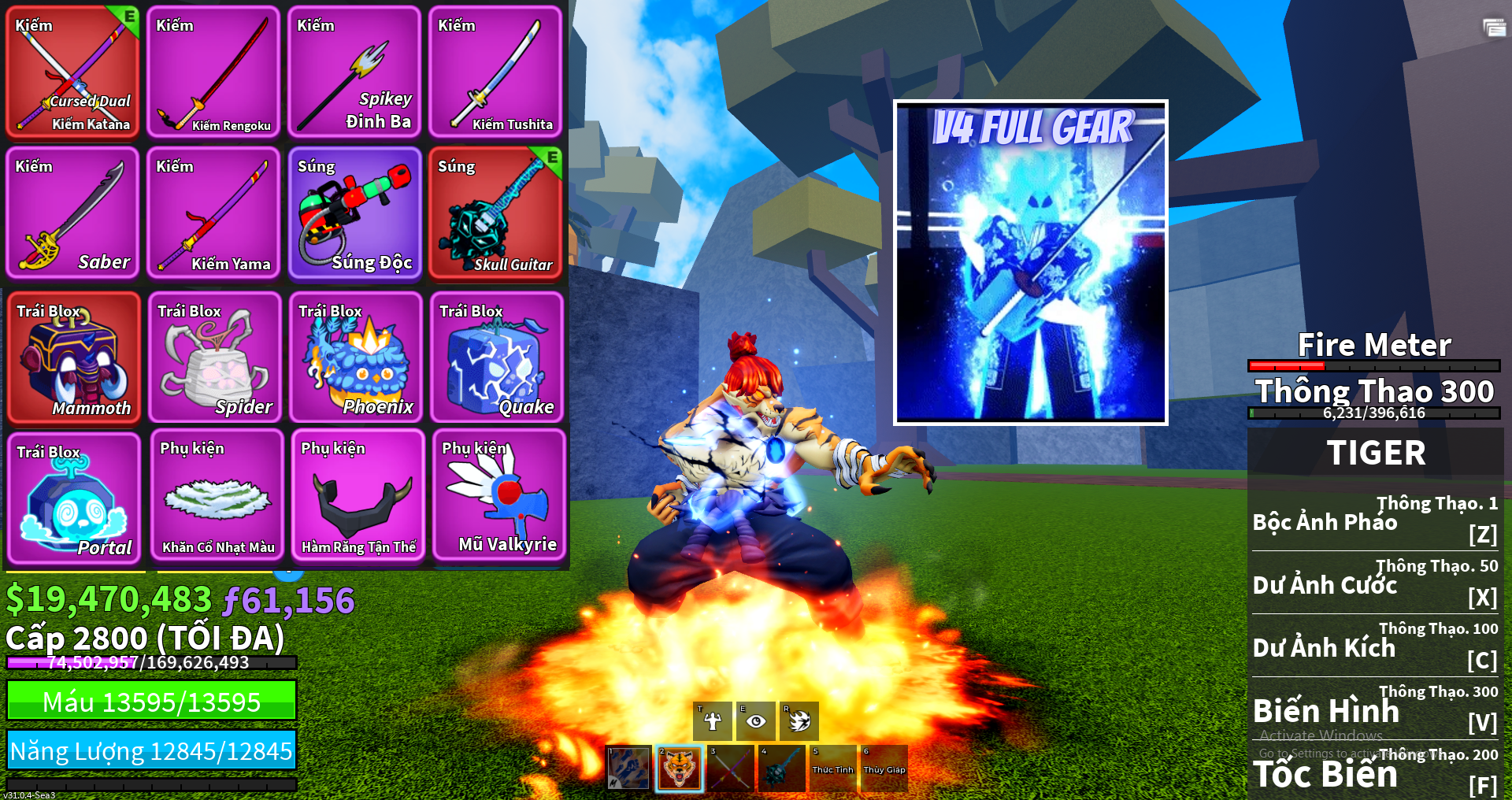This screenshot has height=800, width=1512.
Task: Activate the flexing-figure ability icon
Action: (713, 720)
